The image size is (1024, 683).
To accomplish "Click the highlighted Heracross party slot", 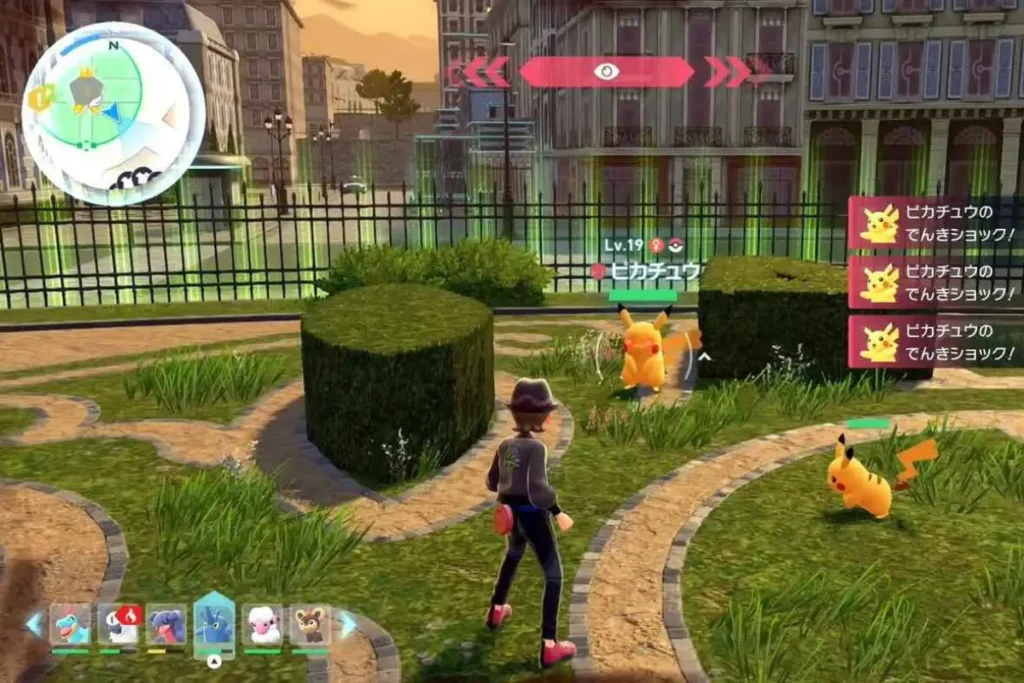I will (x=214, y=622).
